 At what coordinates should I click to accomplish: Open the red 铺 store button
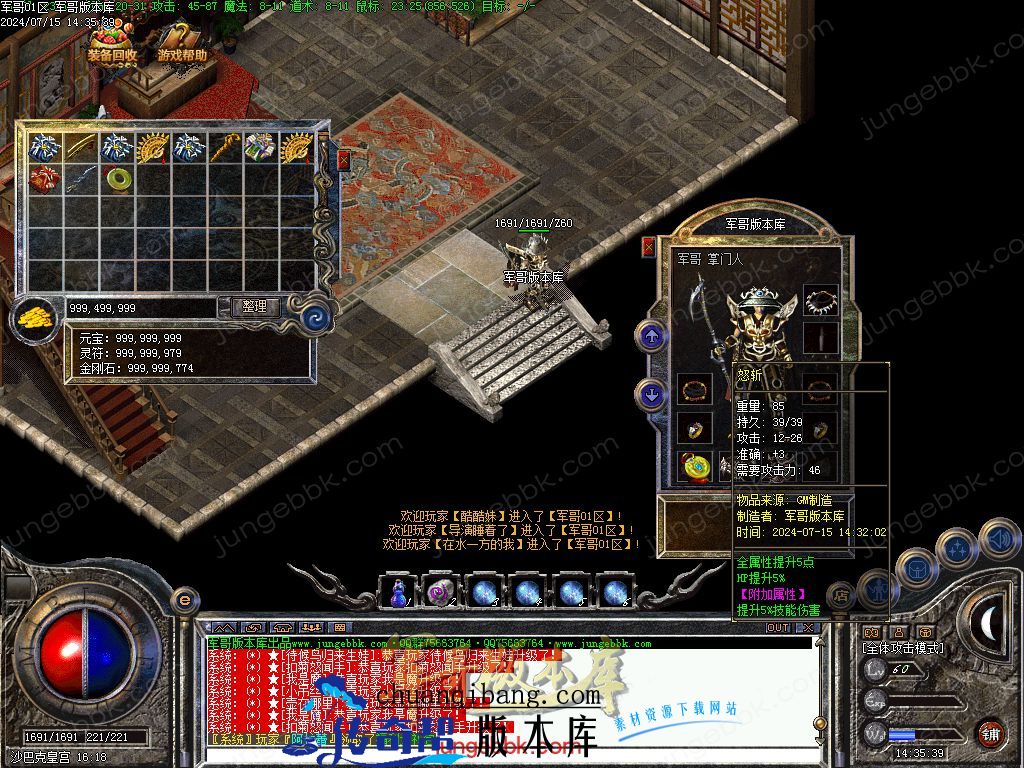(989, 733)
